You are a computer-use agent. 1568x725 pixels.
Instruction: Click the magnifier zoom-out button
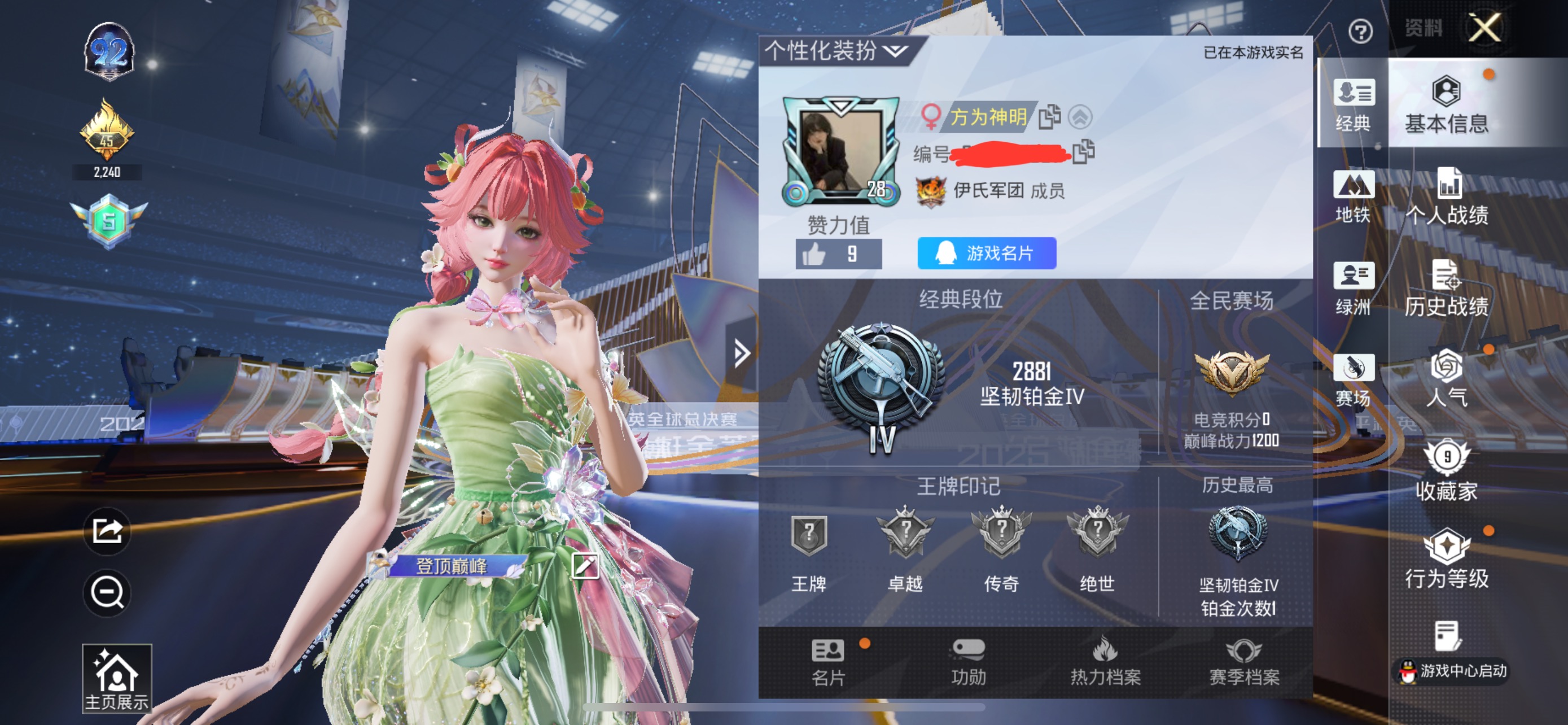click(x=107, y=592)
